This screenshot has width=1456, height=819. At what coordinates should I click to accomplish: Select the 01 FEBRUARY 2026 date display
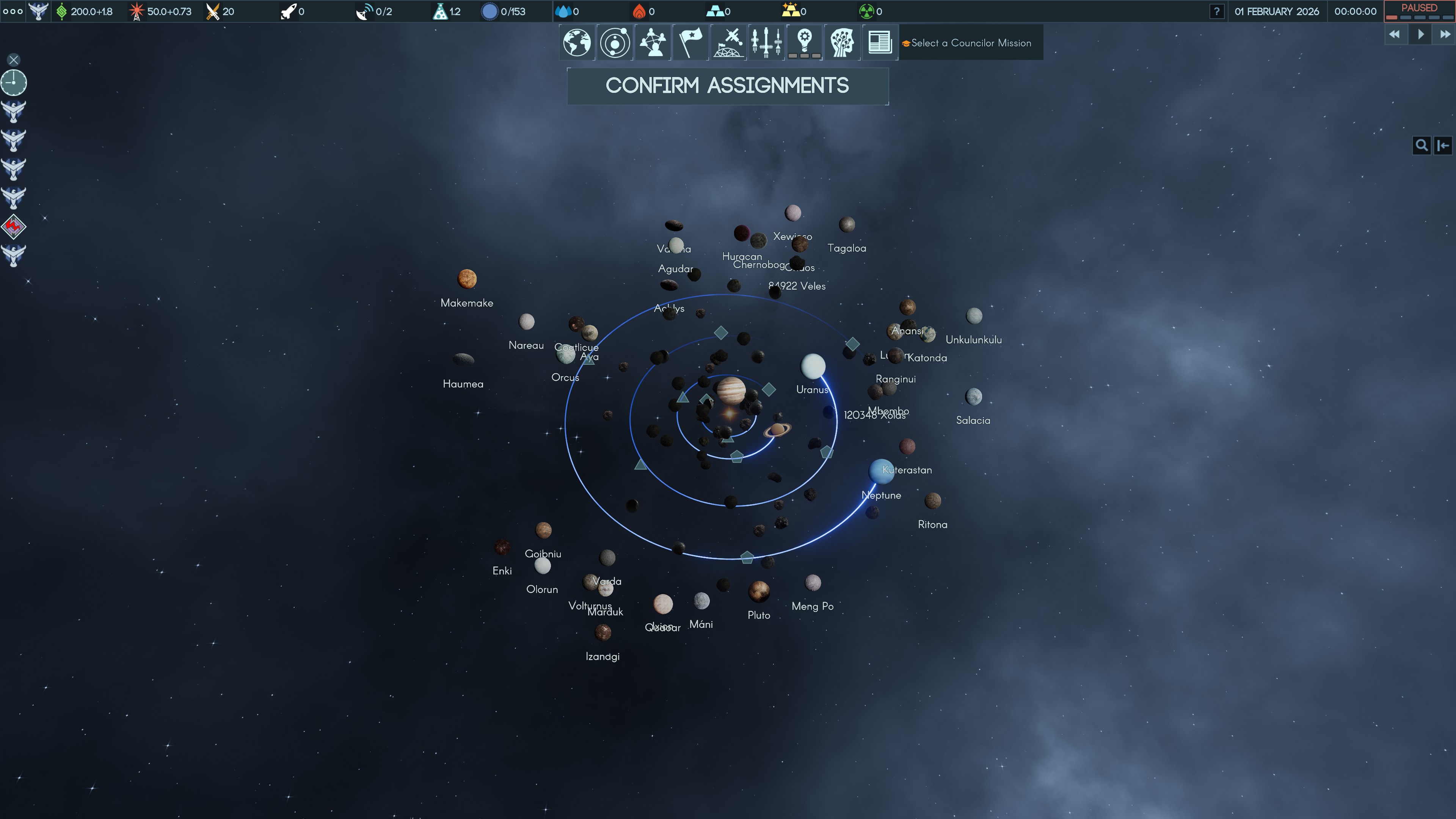[x=1277, y=11]
